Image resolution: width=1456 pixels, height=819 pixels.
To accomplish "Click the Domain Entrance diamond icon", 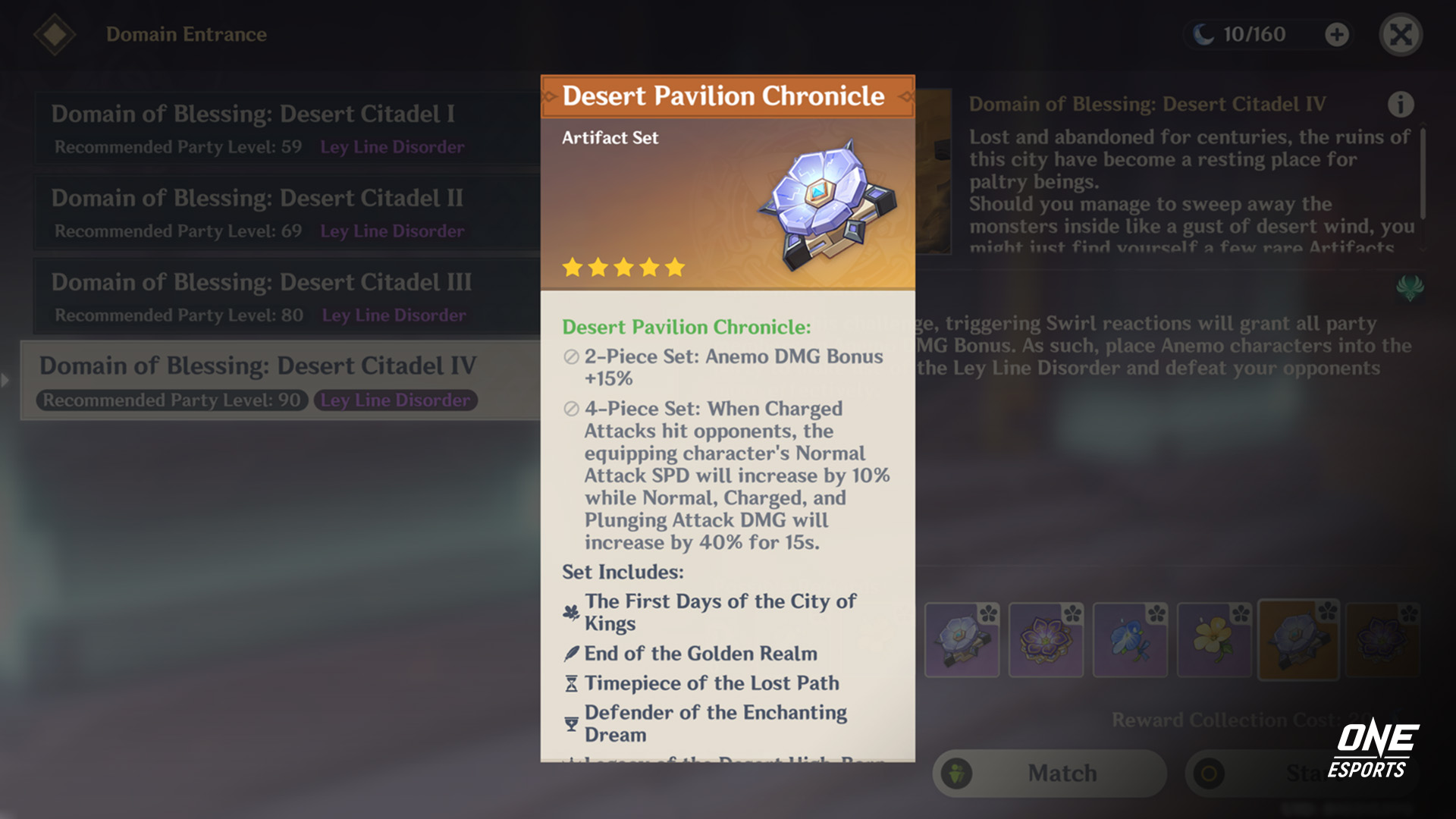I will click(55, 33).
